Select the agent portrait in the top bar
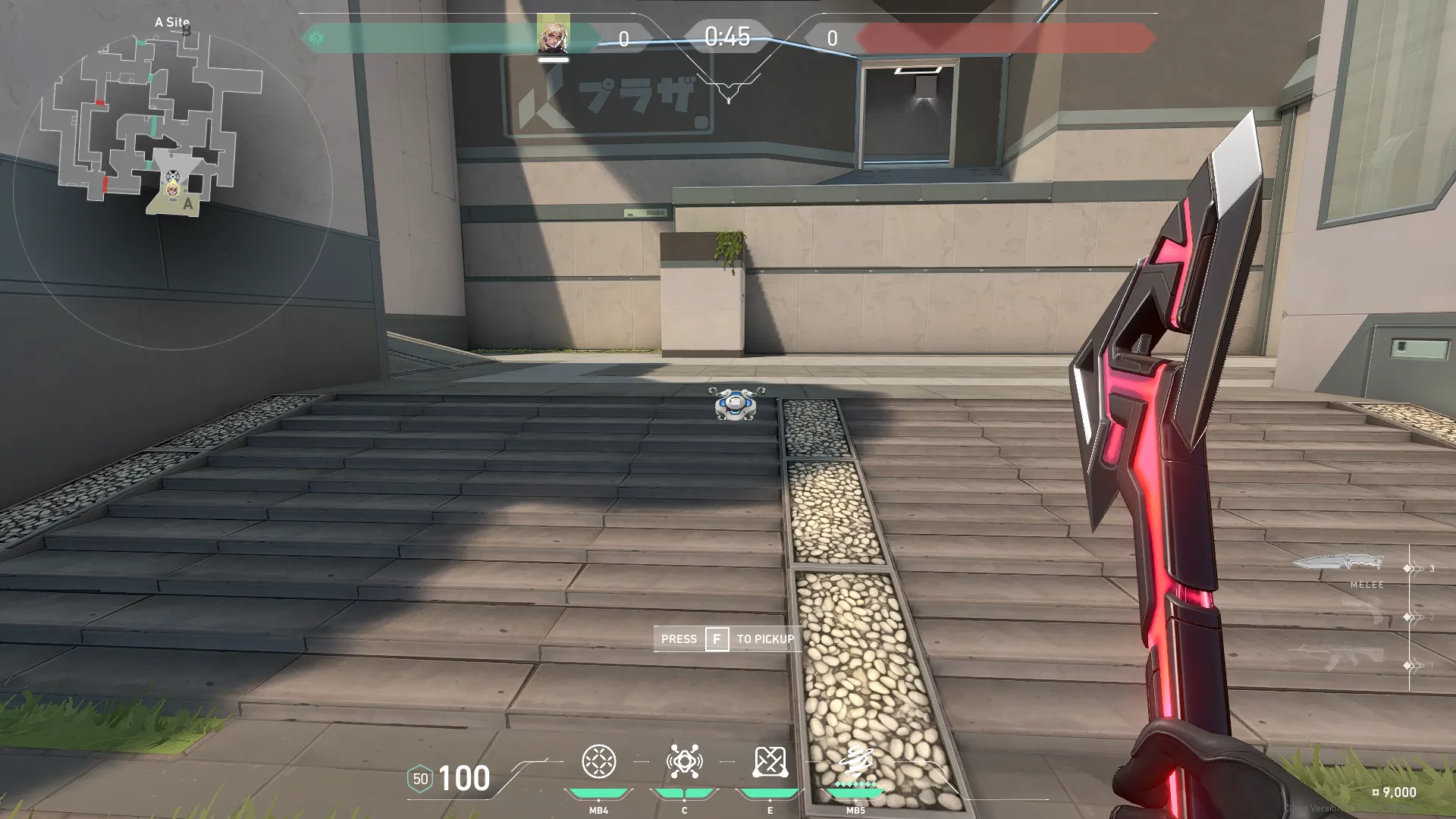 click(x=553, y=35)
